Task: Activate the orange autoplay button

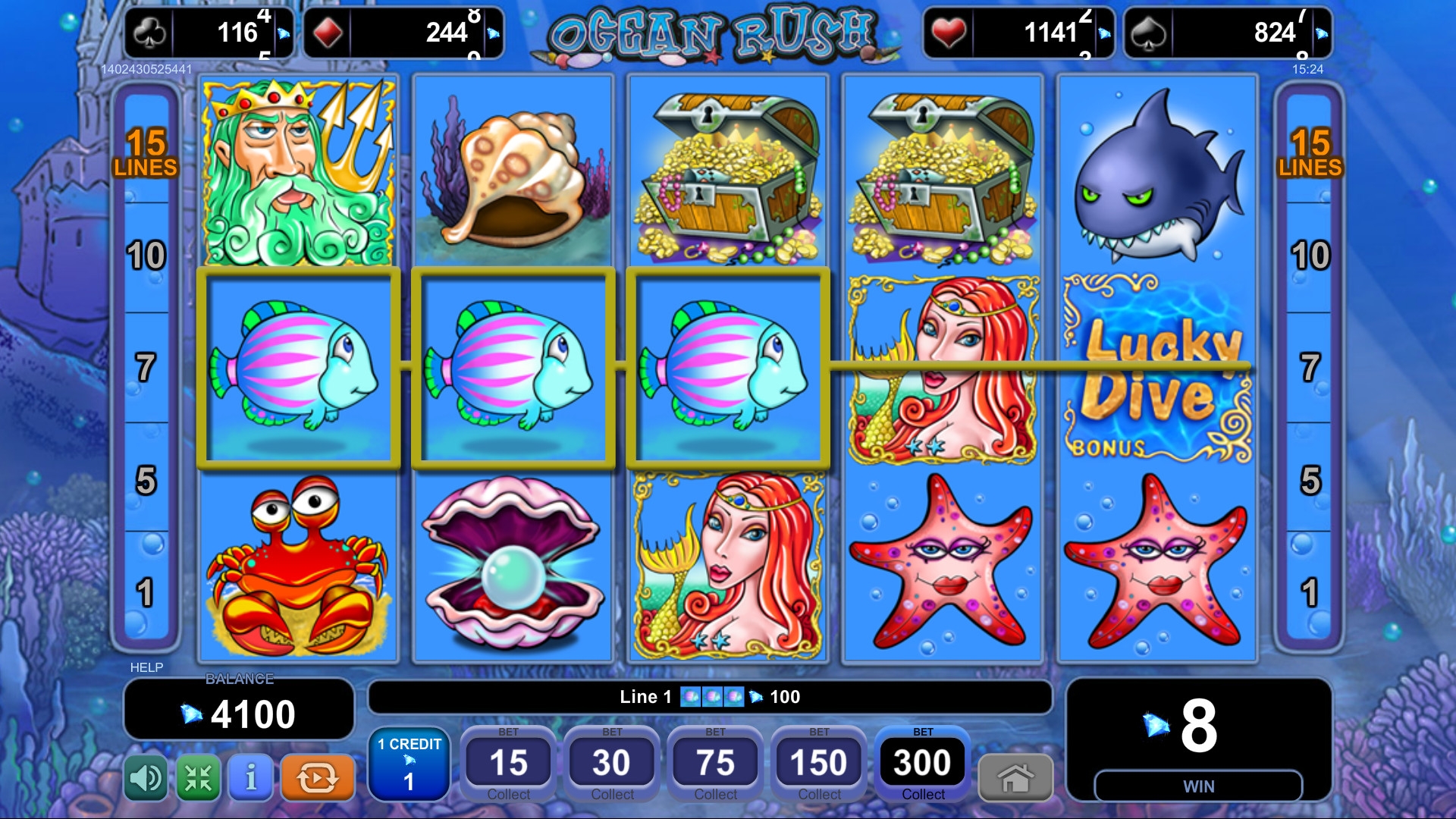Action: click(317, 777)
